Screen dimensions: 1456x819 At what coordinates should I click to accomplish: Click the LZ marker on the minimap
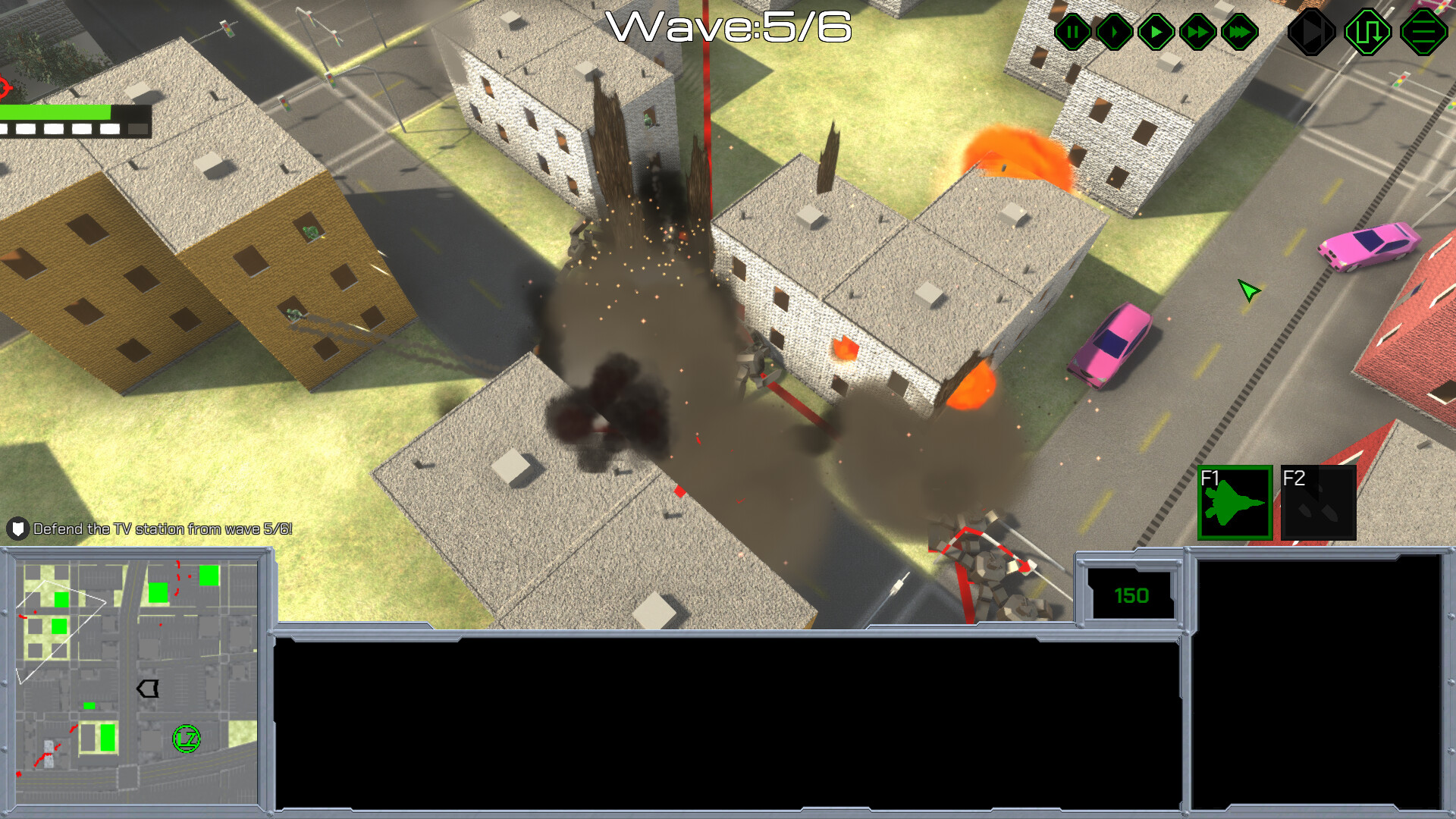tap(187, 736)
